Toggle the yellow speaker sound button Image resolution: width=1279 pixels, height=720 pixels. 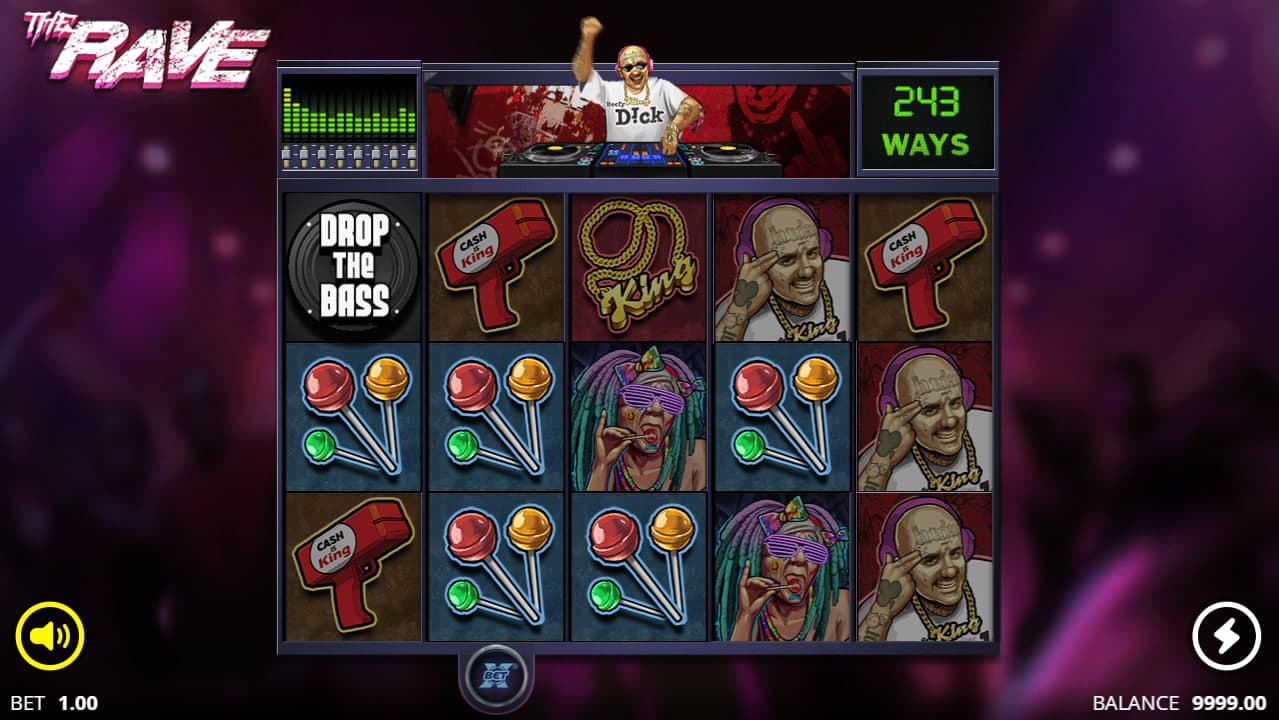tap(50, 636)
